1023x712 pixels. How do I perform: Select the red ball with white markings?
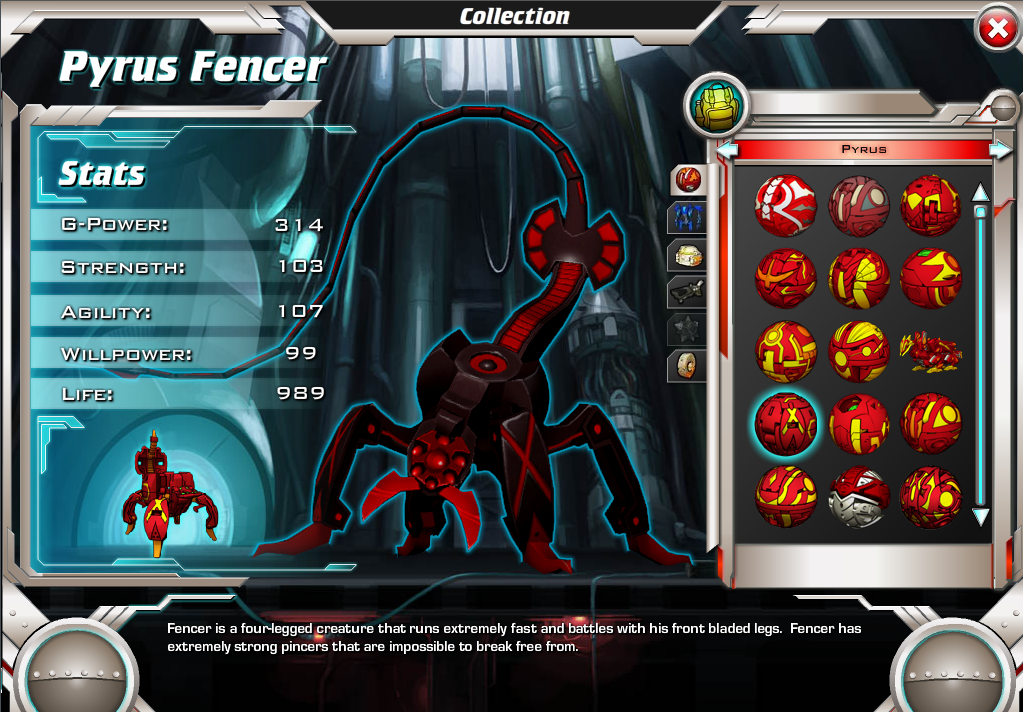786,205
